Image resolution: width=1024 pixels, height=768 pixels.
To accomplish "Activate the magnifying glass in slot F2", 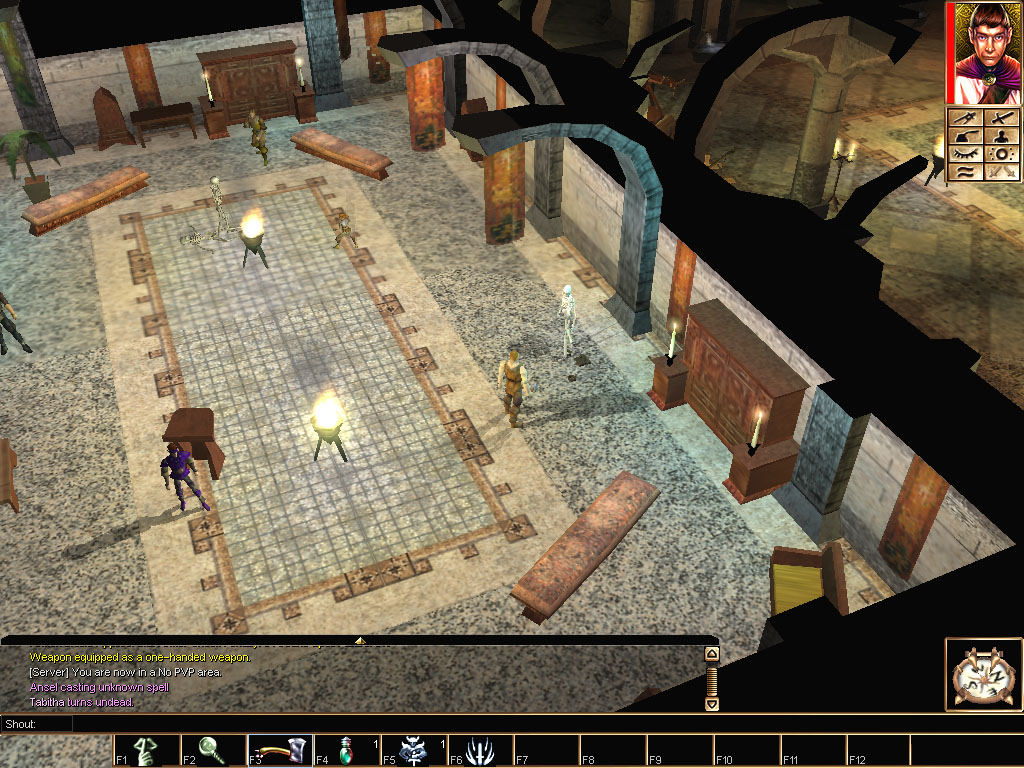I will [x=211, y=751].
